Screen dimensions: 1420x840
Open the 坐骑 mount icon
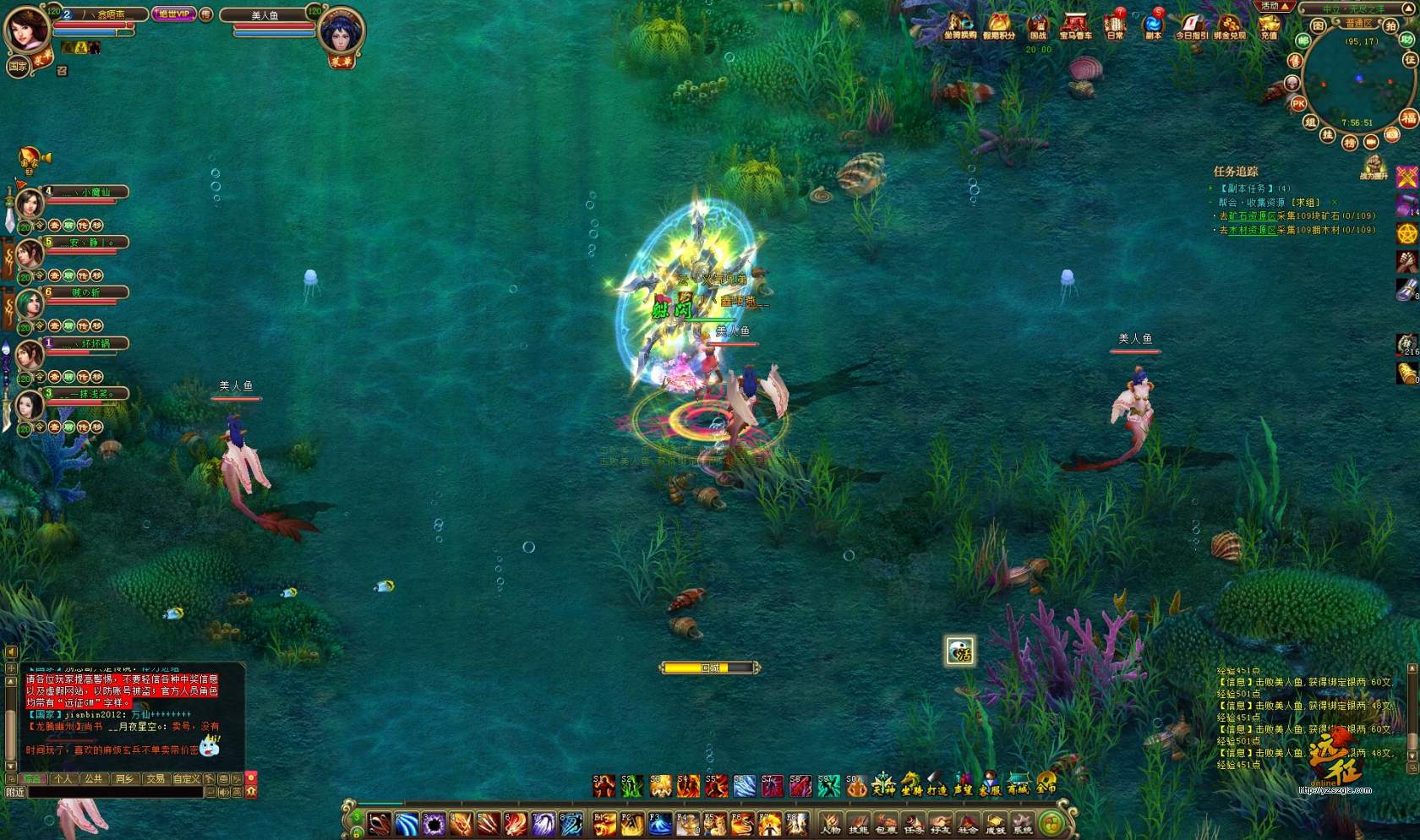point(910,785)
